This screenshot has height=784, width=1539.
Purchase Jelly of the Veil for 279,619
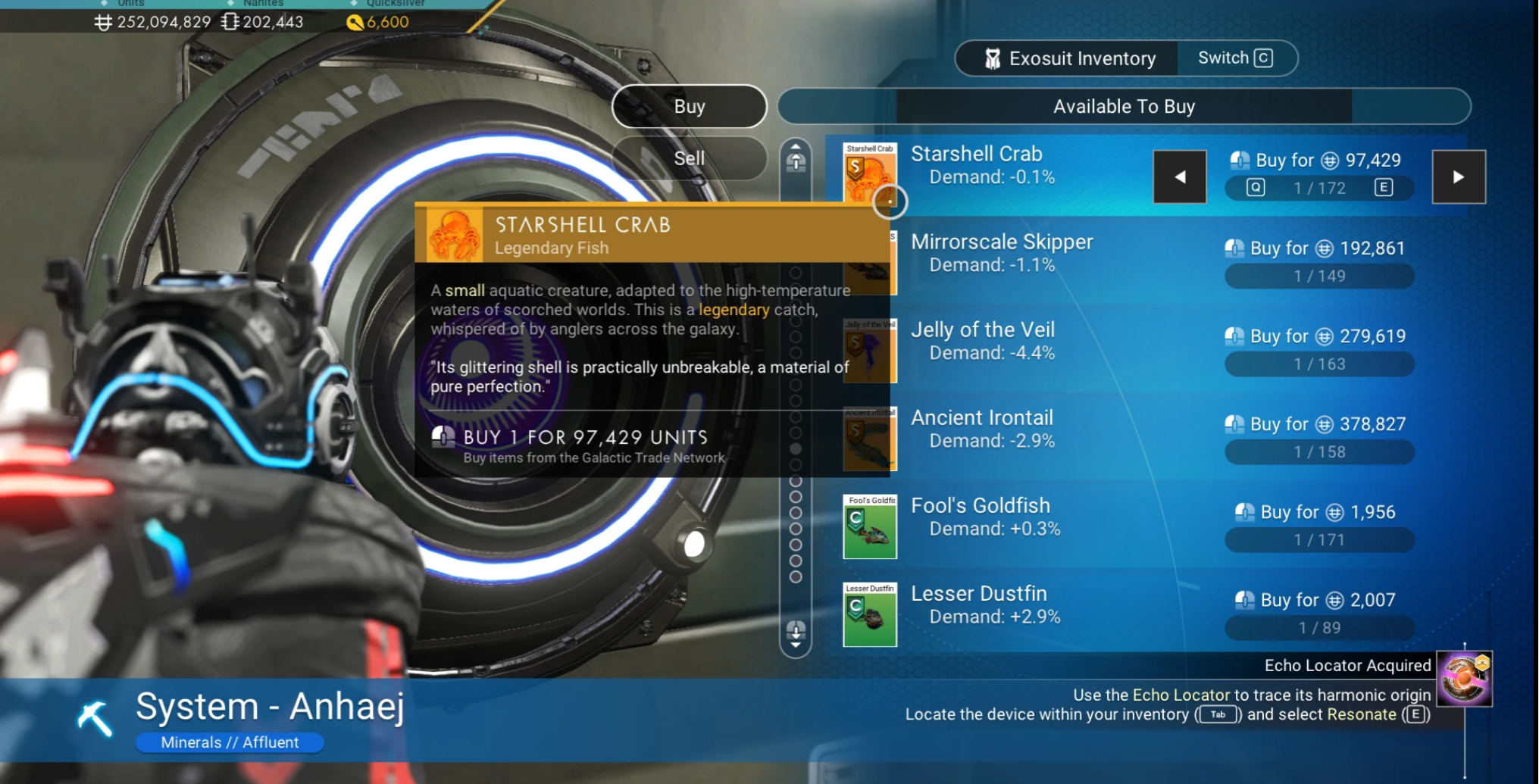1318,336
